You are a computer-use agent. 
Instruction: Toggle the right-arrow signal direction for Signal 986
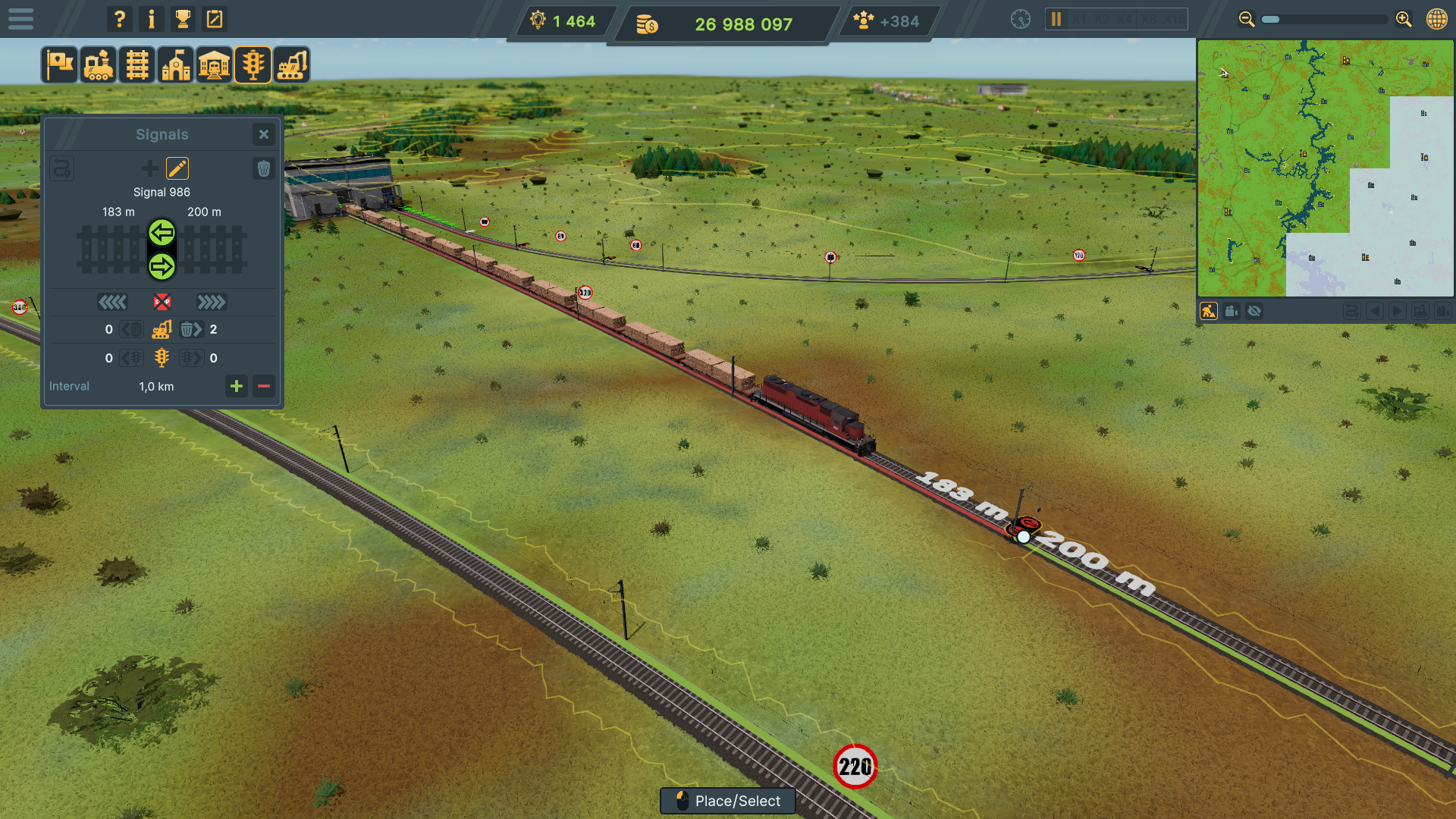(x=162, y=266)
